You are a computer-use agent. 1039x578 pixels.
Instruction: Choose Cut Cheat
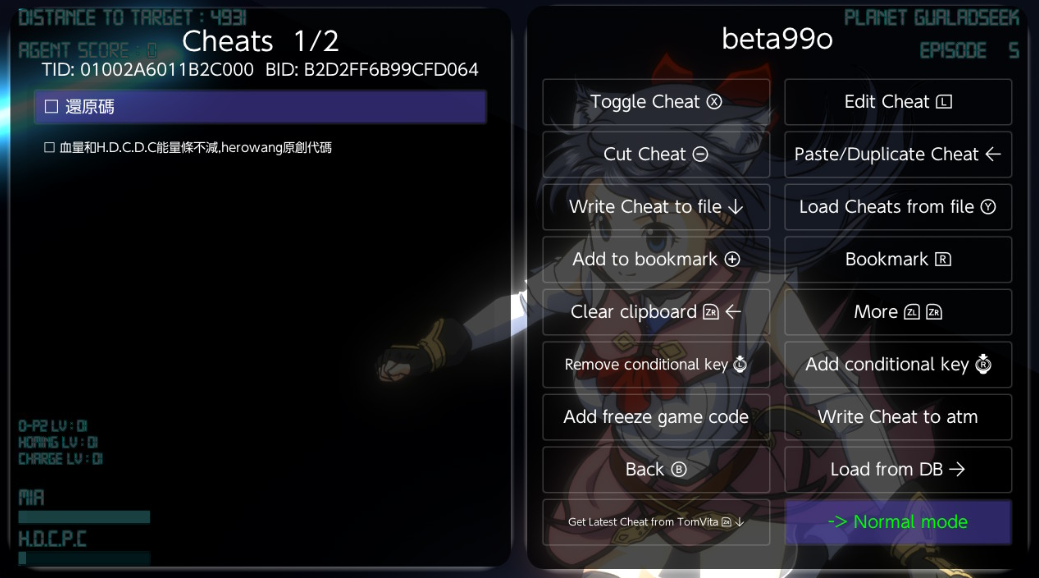point(656,154)
